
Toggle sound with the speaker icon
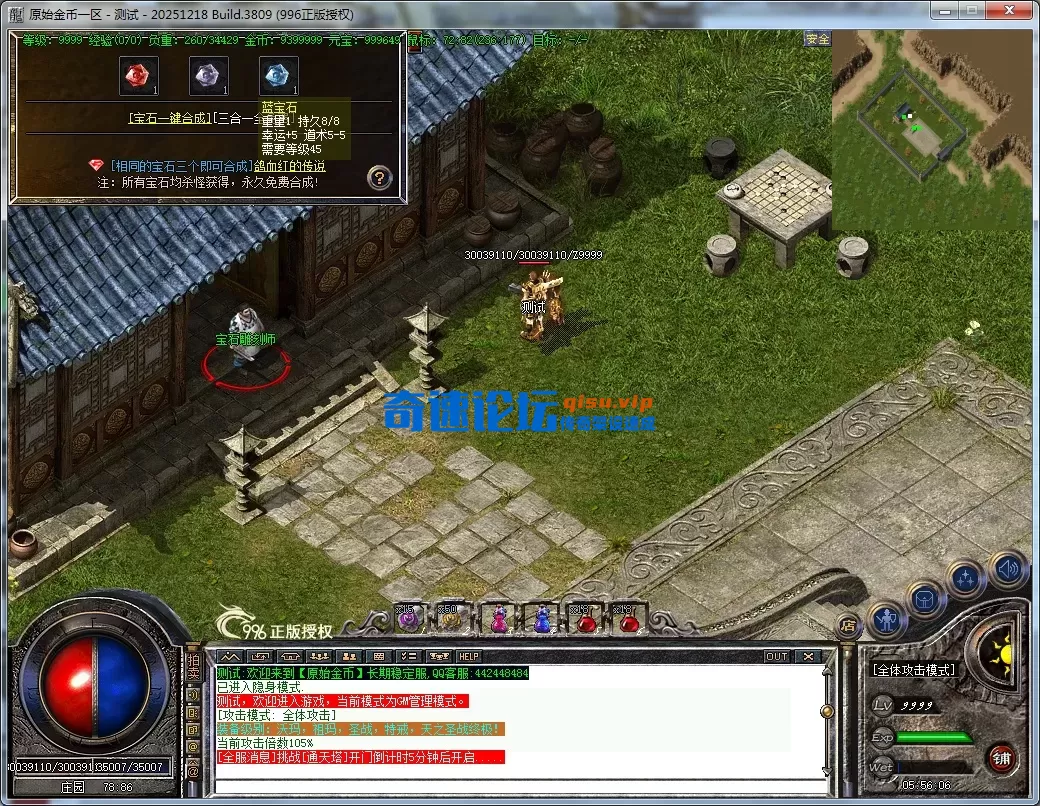coord(1007,569)
